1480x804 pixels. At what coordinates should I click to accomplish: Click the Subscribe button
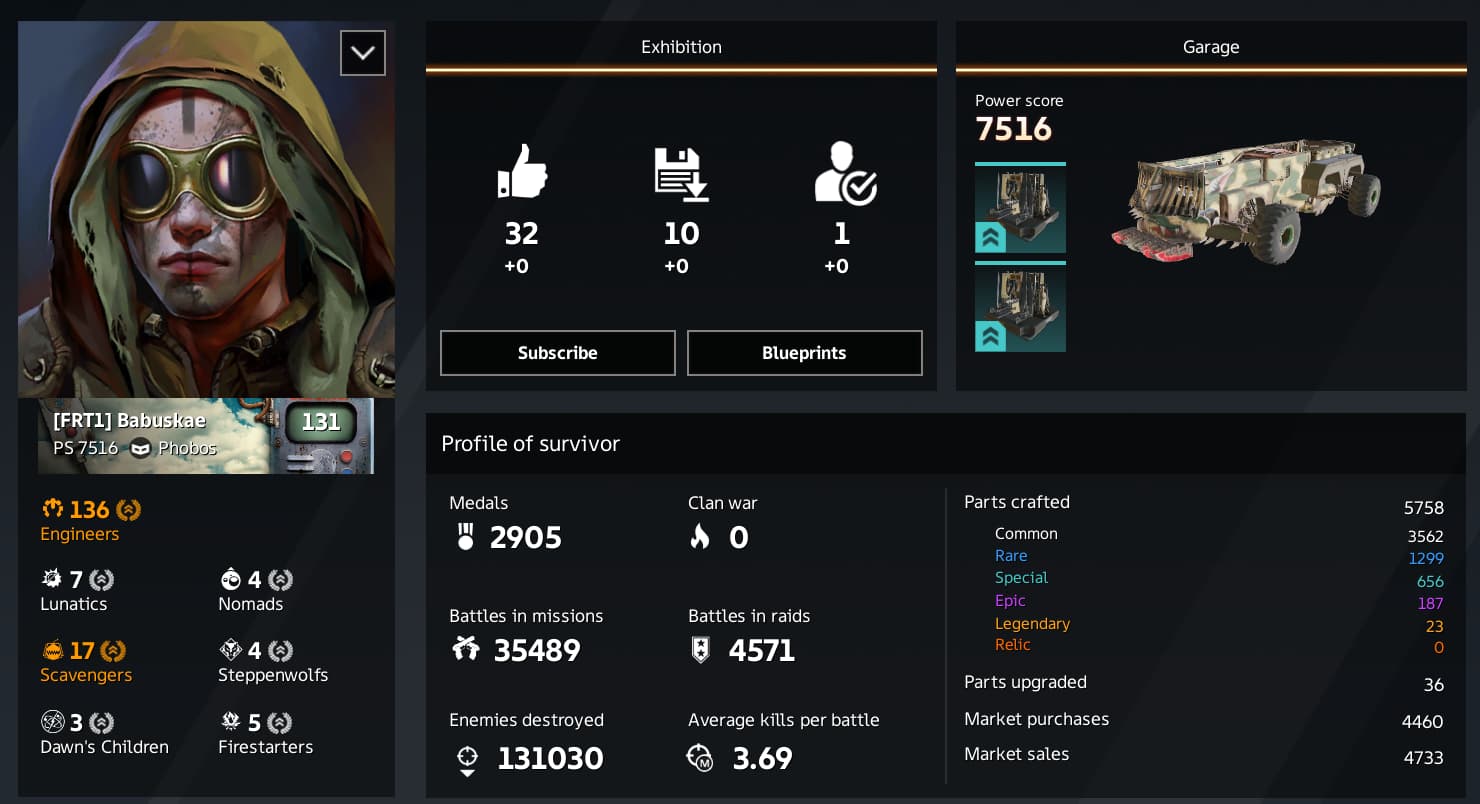[x=557, y=353]
